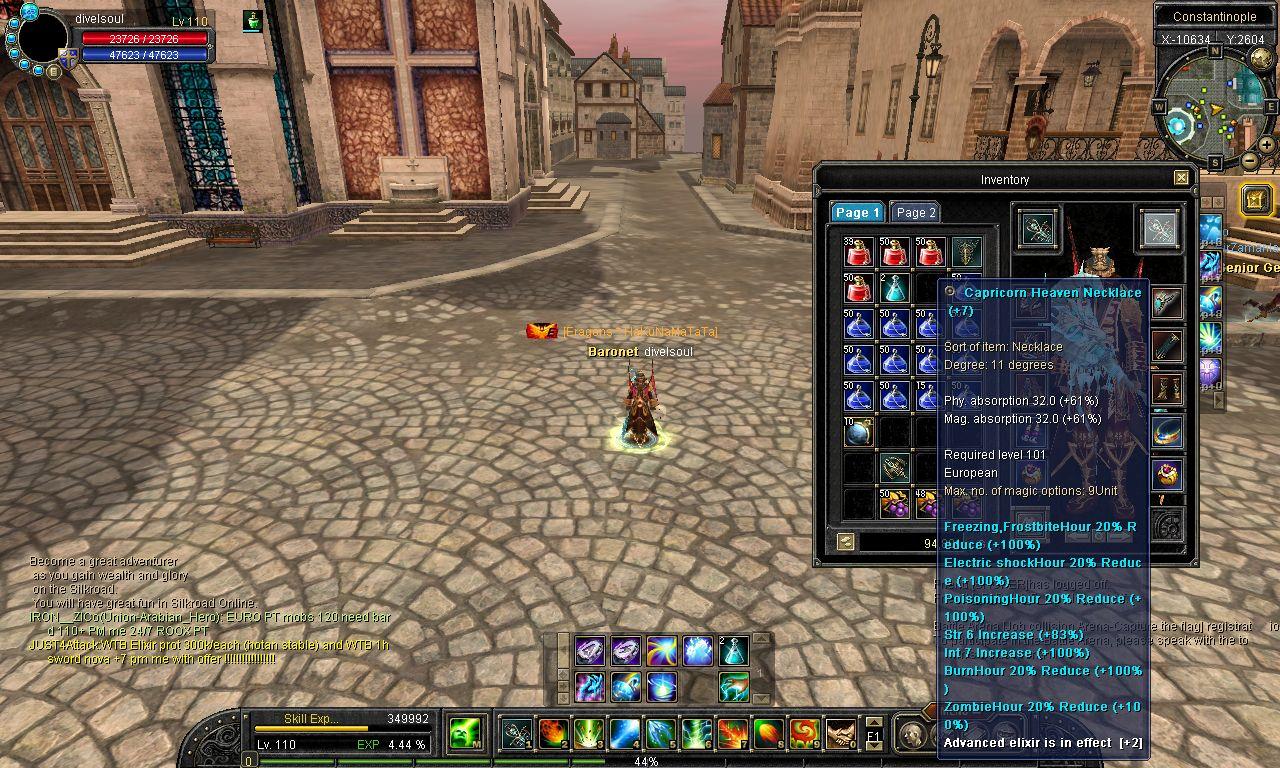This screenshot has width=1280, height=768.
Task: Click the gold square button below minimap
Action: (1256, 199)
